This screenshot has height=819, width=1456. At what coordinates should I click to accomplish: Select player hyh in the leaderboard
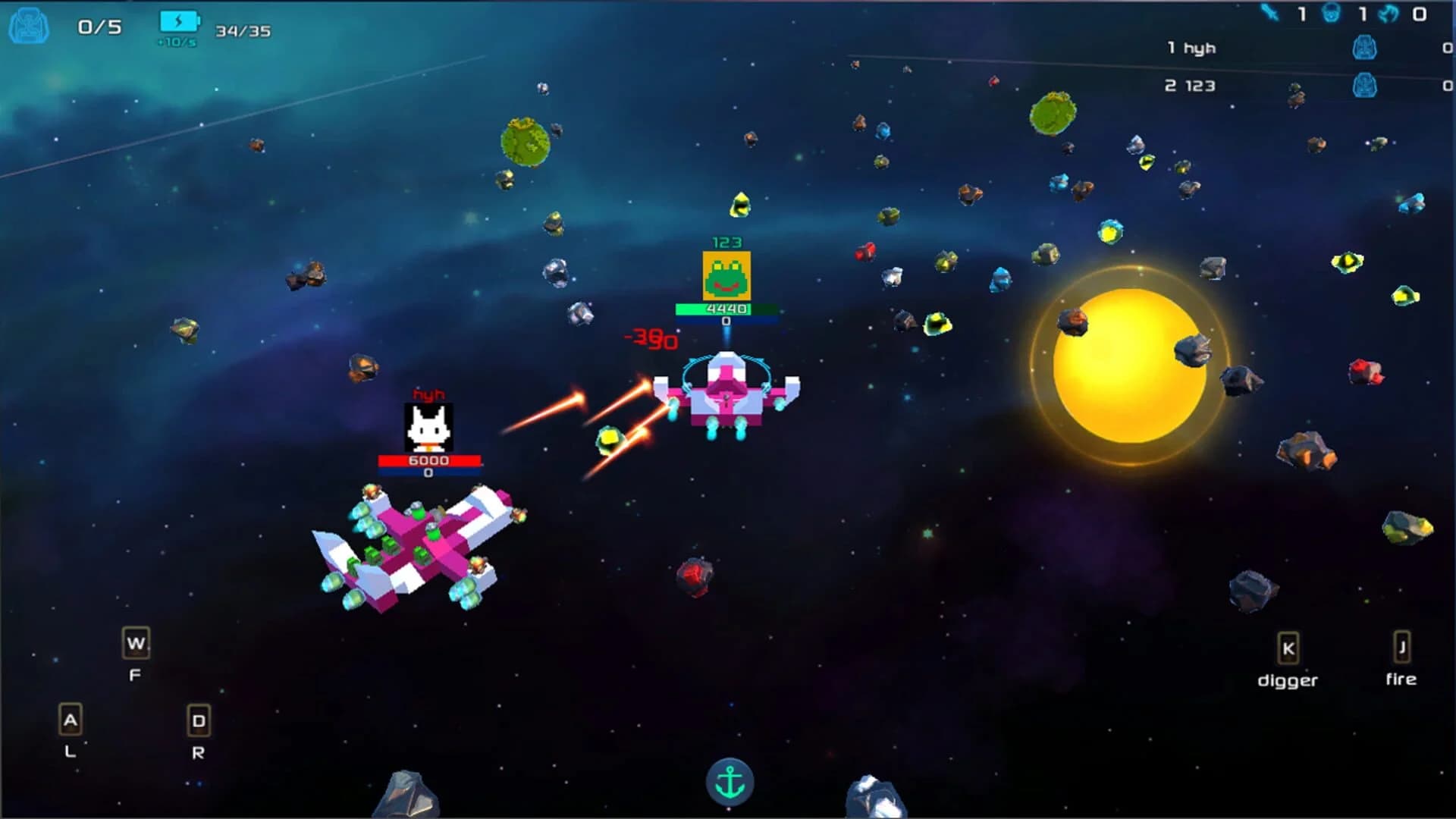click(1192, 47)
